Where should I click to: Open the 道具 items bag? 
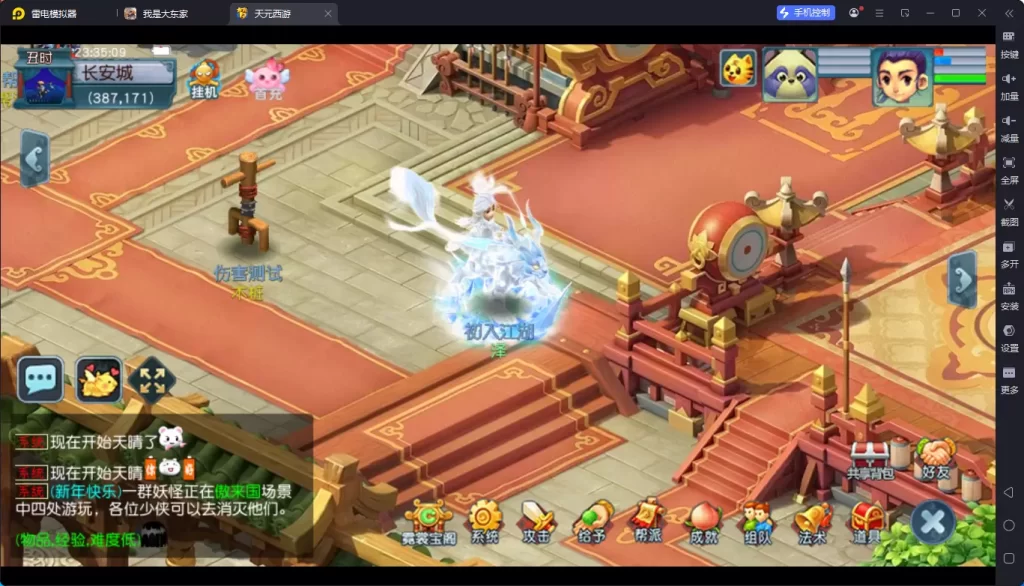pos(867,522)
